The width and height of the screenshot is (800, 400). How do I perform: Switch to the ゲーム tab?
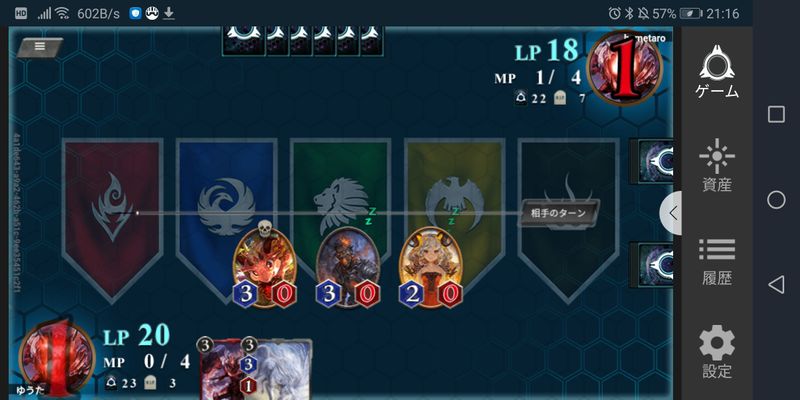coord(717,73)
